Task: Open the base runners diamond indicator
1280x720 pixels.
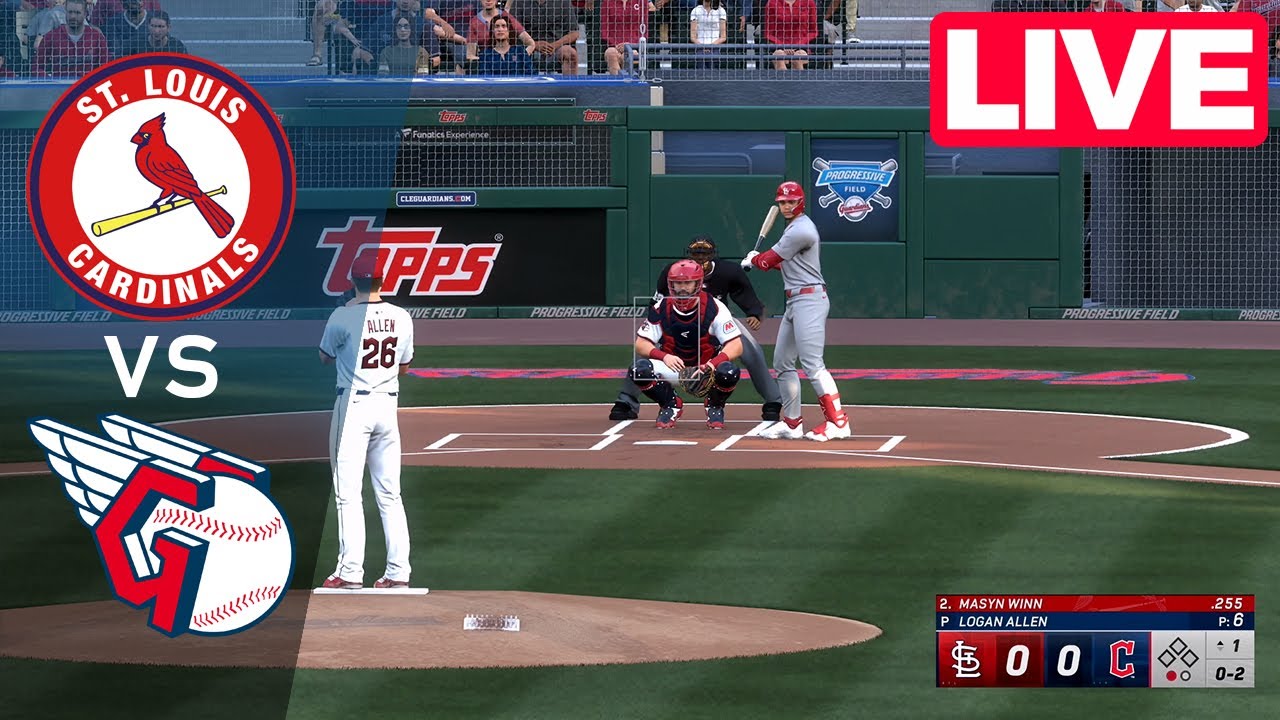Action: tap(1179, 654)
